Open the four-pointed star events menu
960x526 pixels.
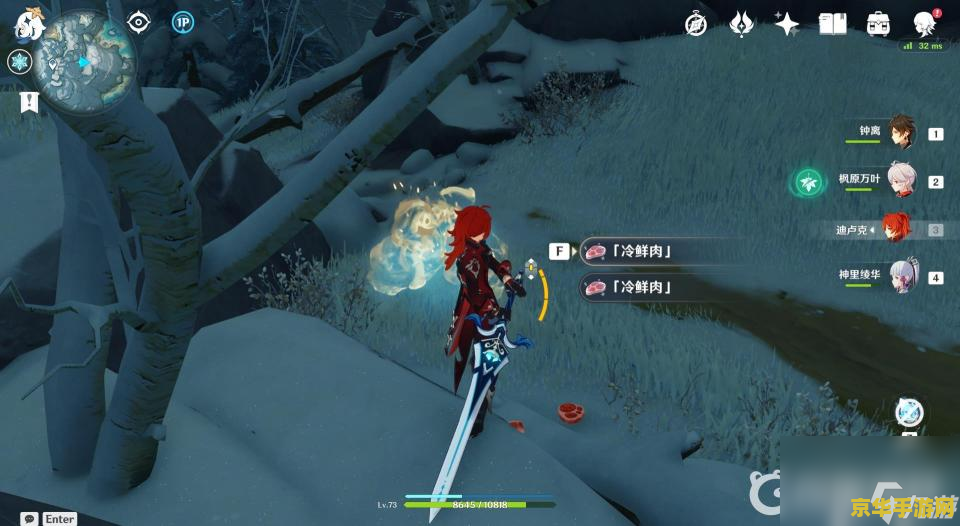[787, 24]
